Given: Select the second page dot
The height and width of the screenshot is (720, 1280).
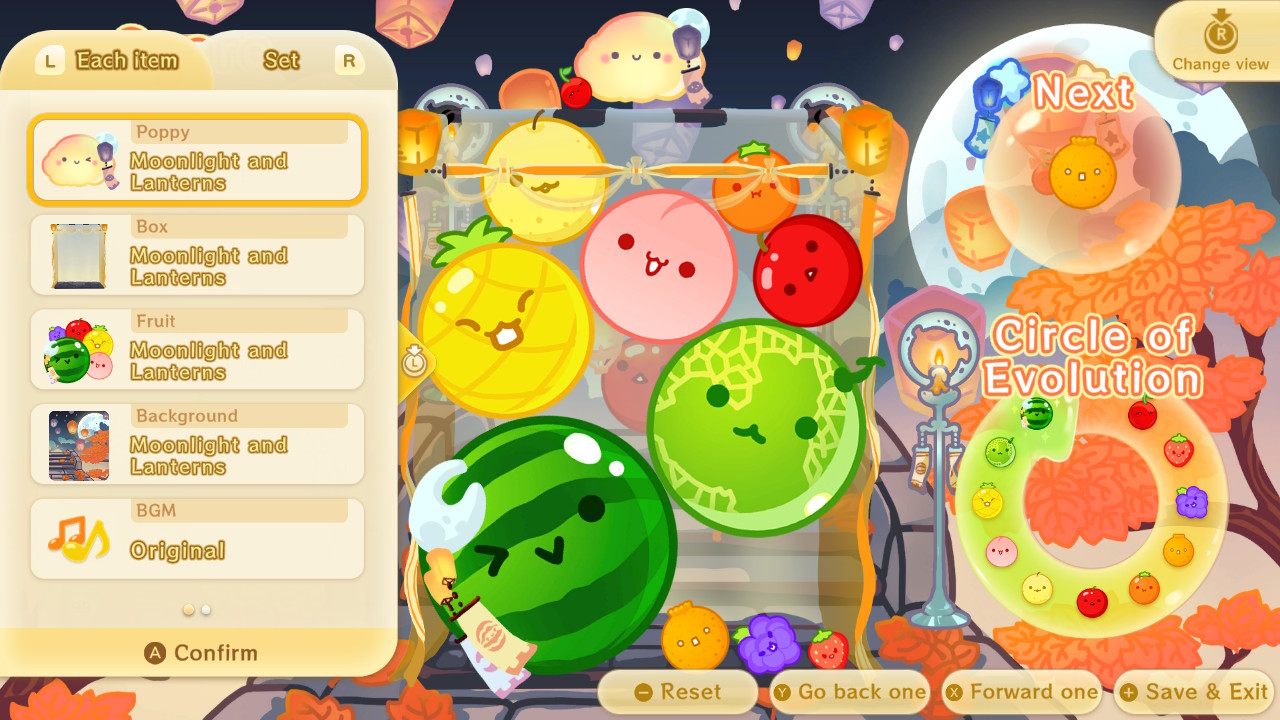Looking at the screenshot, I should pos(205,607).
